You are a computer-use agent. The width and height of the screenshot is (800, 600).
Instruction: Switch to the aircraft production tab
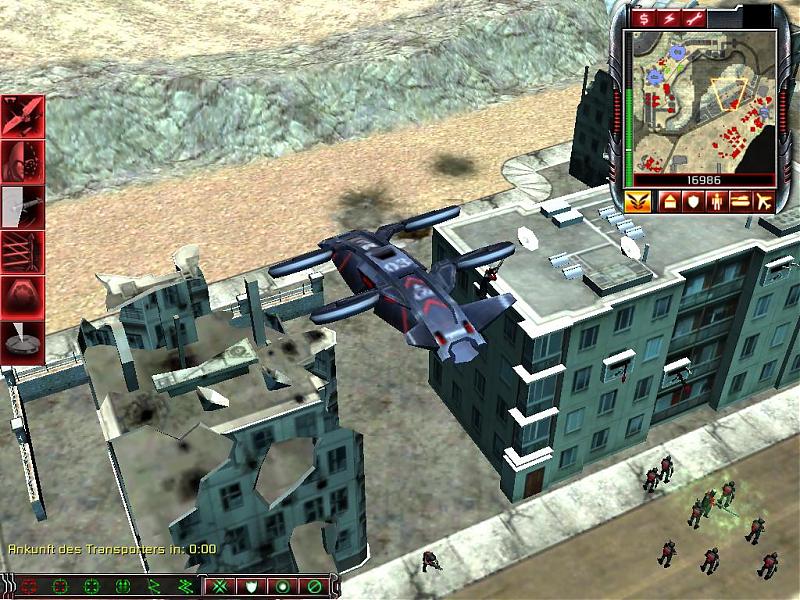(766, 200)
